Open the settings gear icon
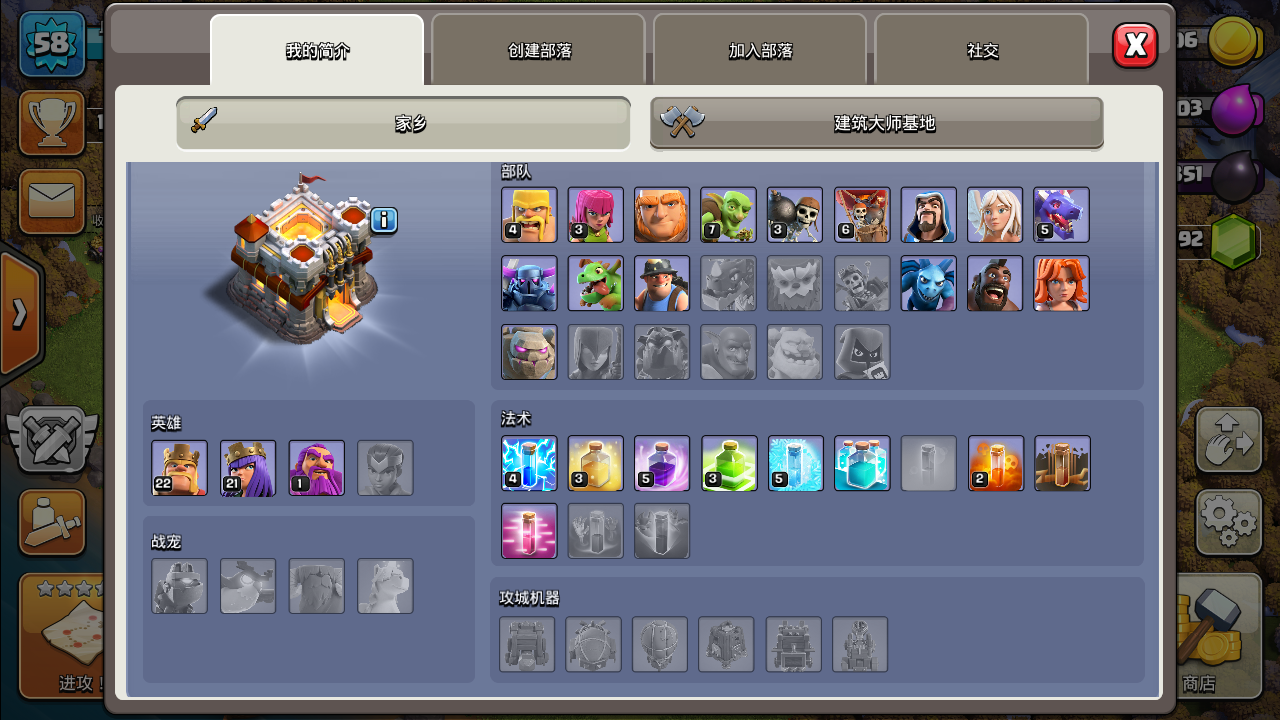This screenshot has height=720, width=1280. click(1228, 523)
